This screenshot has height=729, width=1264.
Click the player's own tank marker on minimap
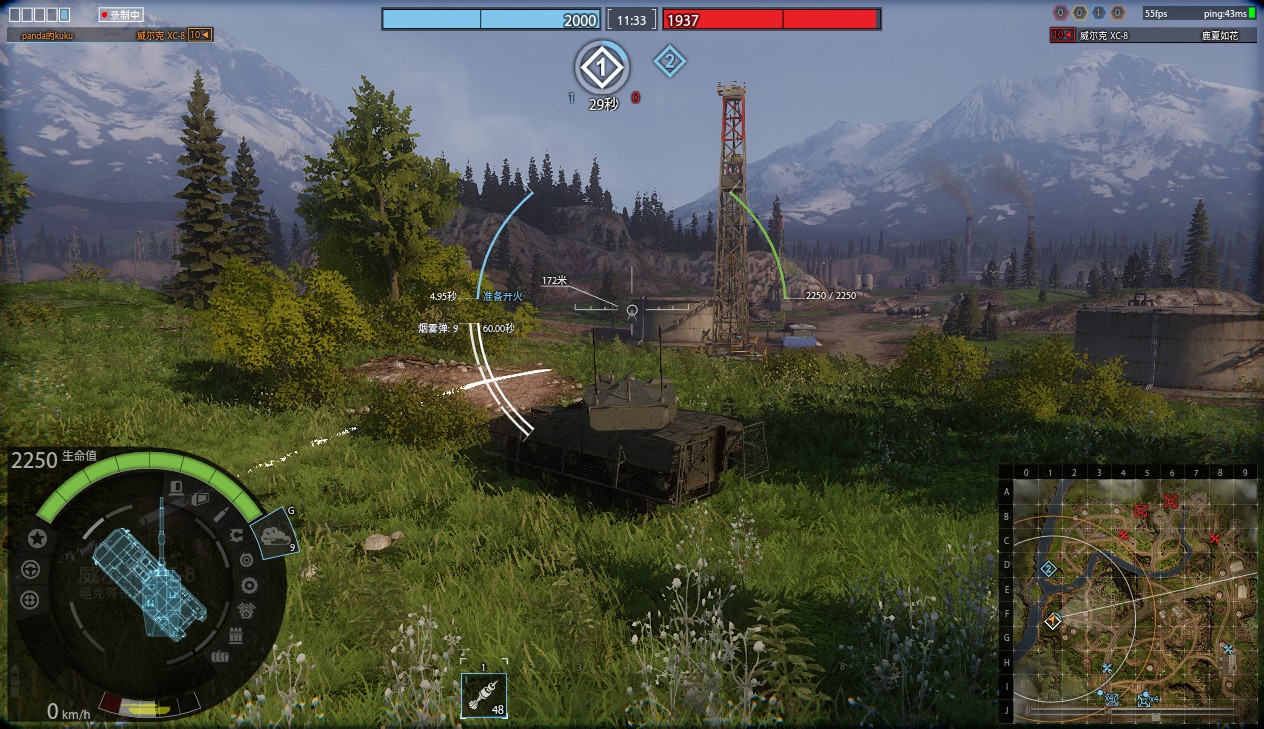tap(1052, 621)
